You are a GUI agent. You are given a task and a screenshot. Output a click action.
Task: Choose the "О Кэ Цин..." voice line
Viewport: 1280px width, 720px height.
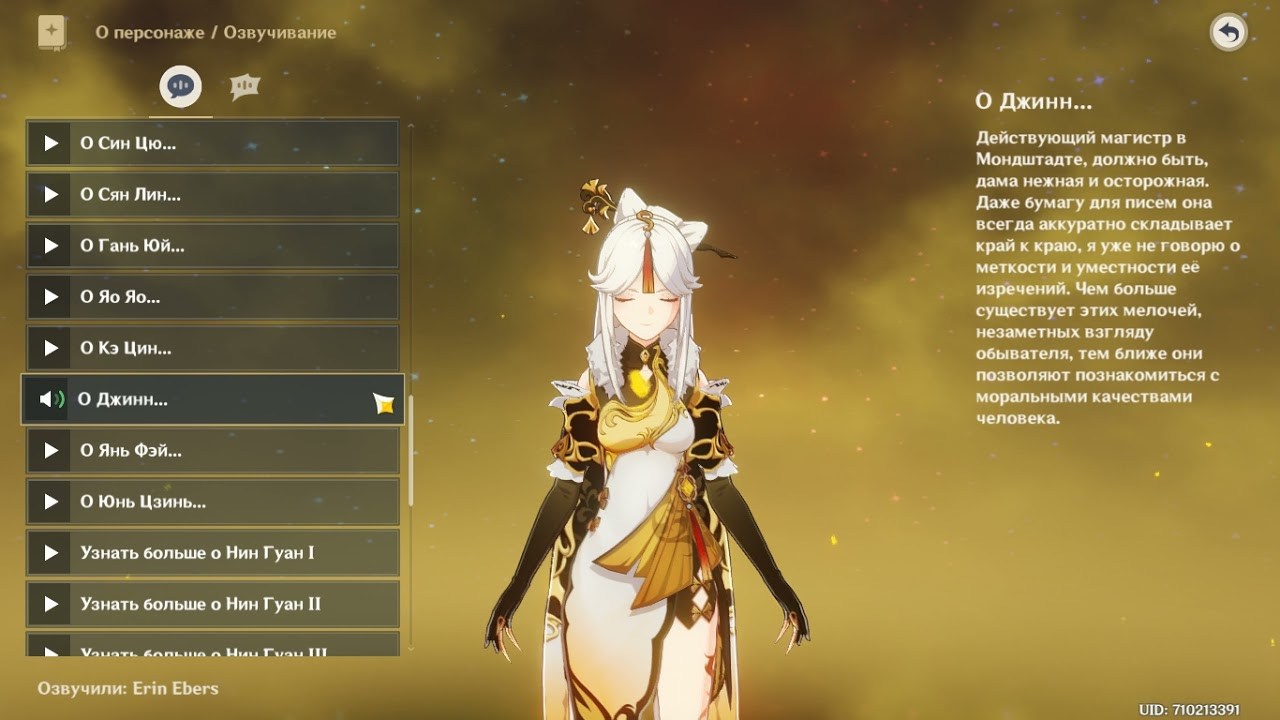click(x=212, y=348)
